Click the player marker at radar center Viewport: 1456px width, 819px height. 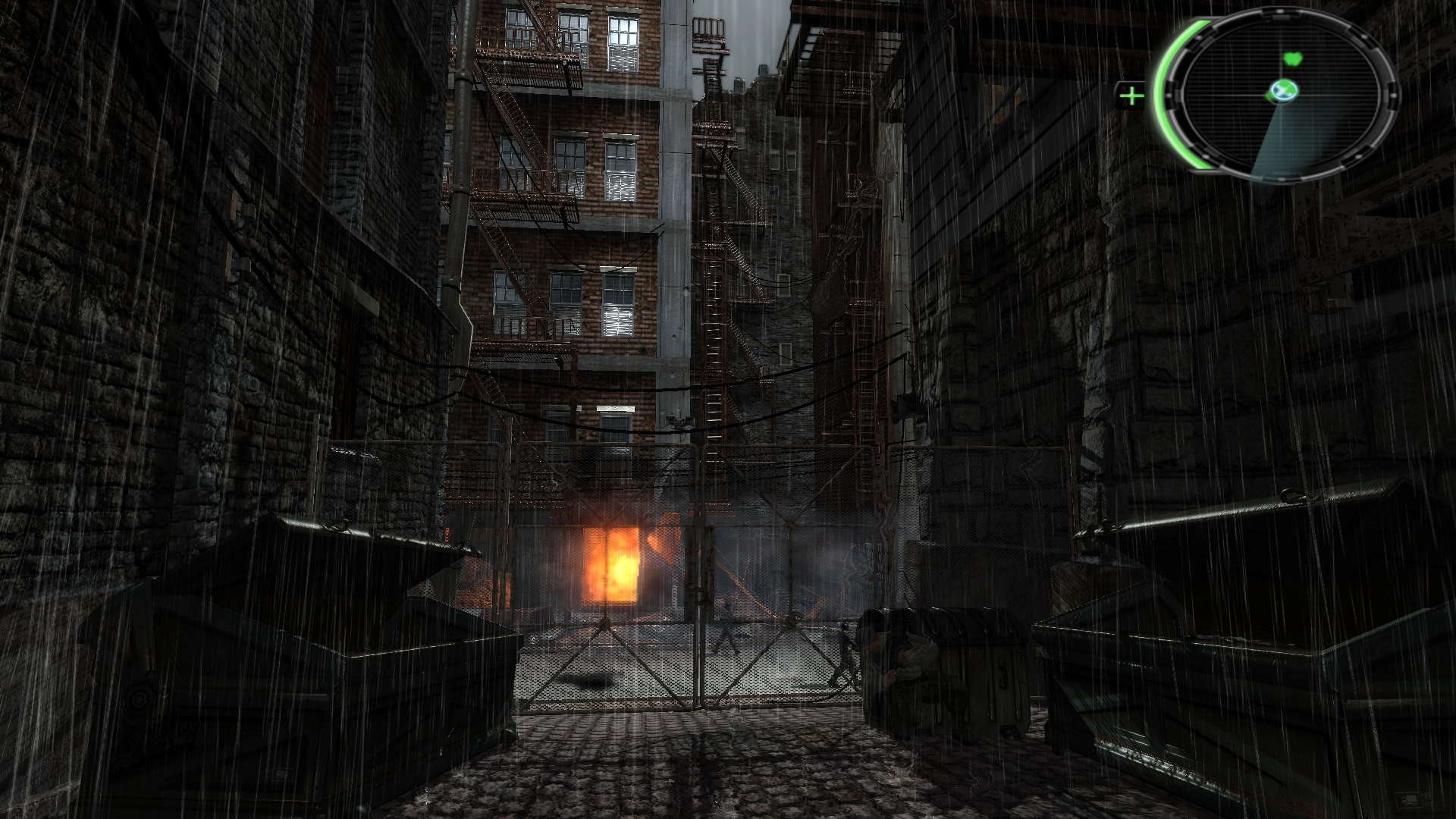1282,91
